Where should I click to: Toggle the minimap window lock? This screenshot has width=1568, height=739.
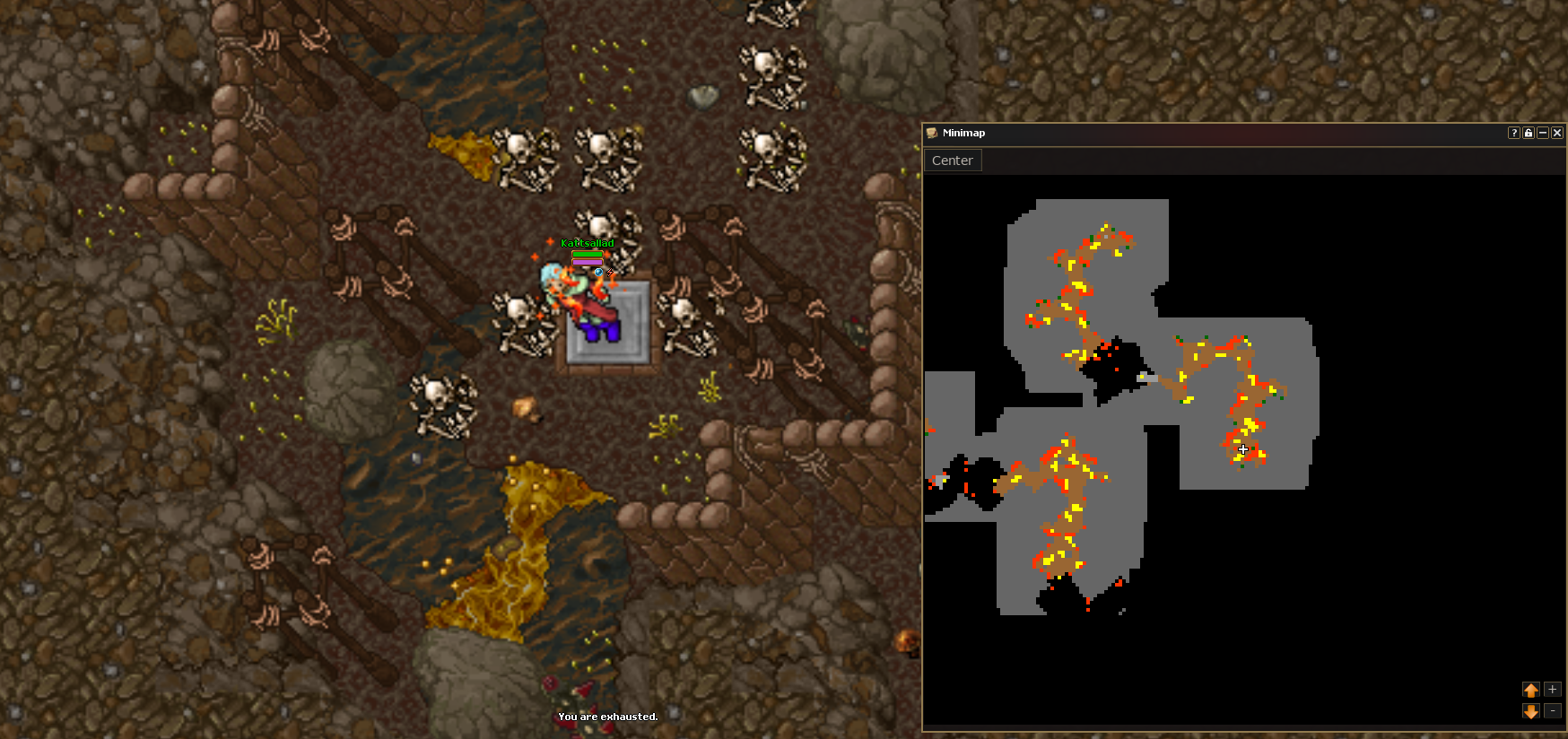pyautogui.click(x=1529, y=133)
